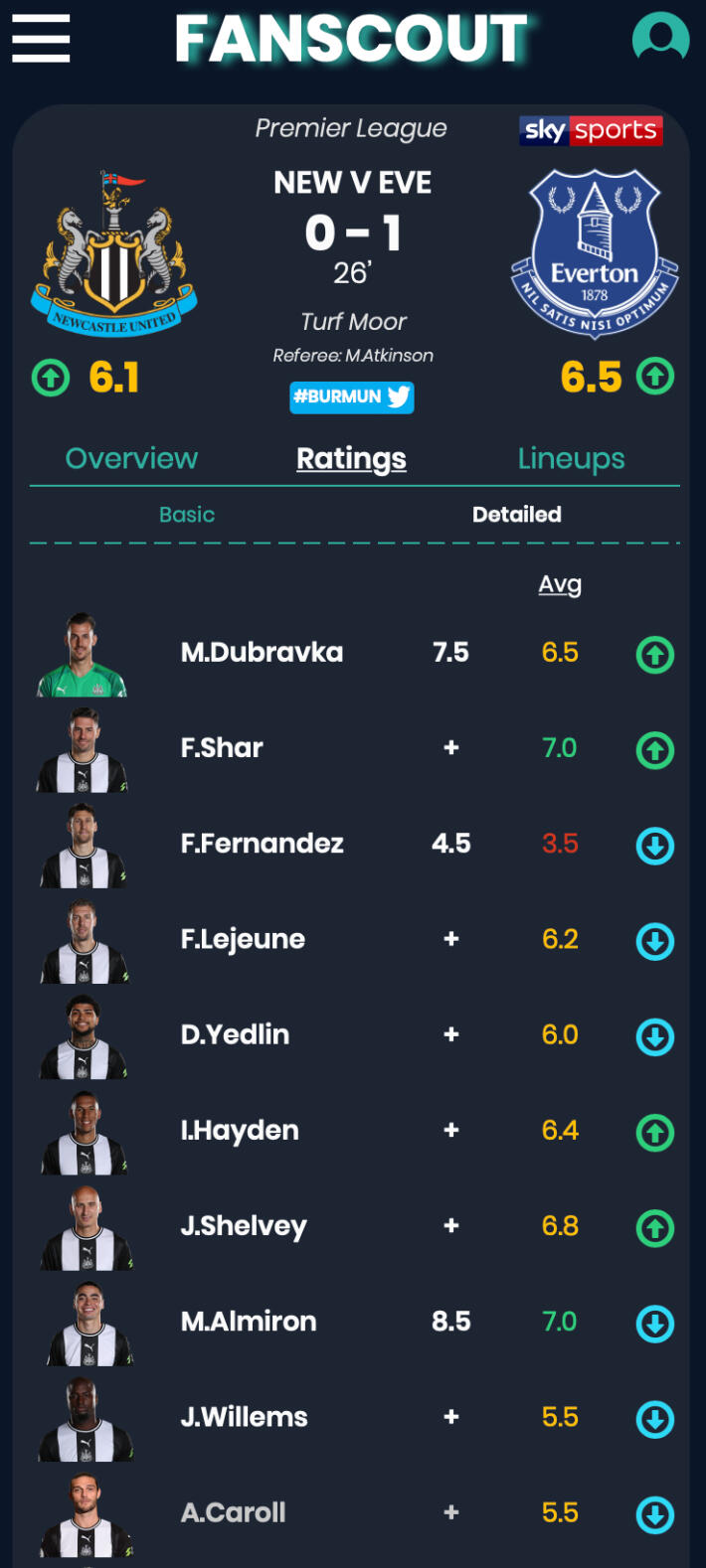This screenshot has height=1568, width=706.
Task: Tap the #BURMUN Twitter hashtag button
Action: (x=352, y=396)
